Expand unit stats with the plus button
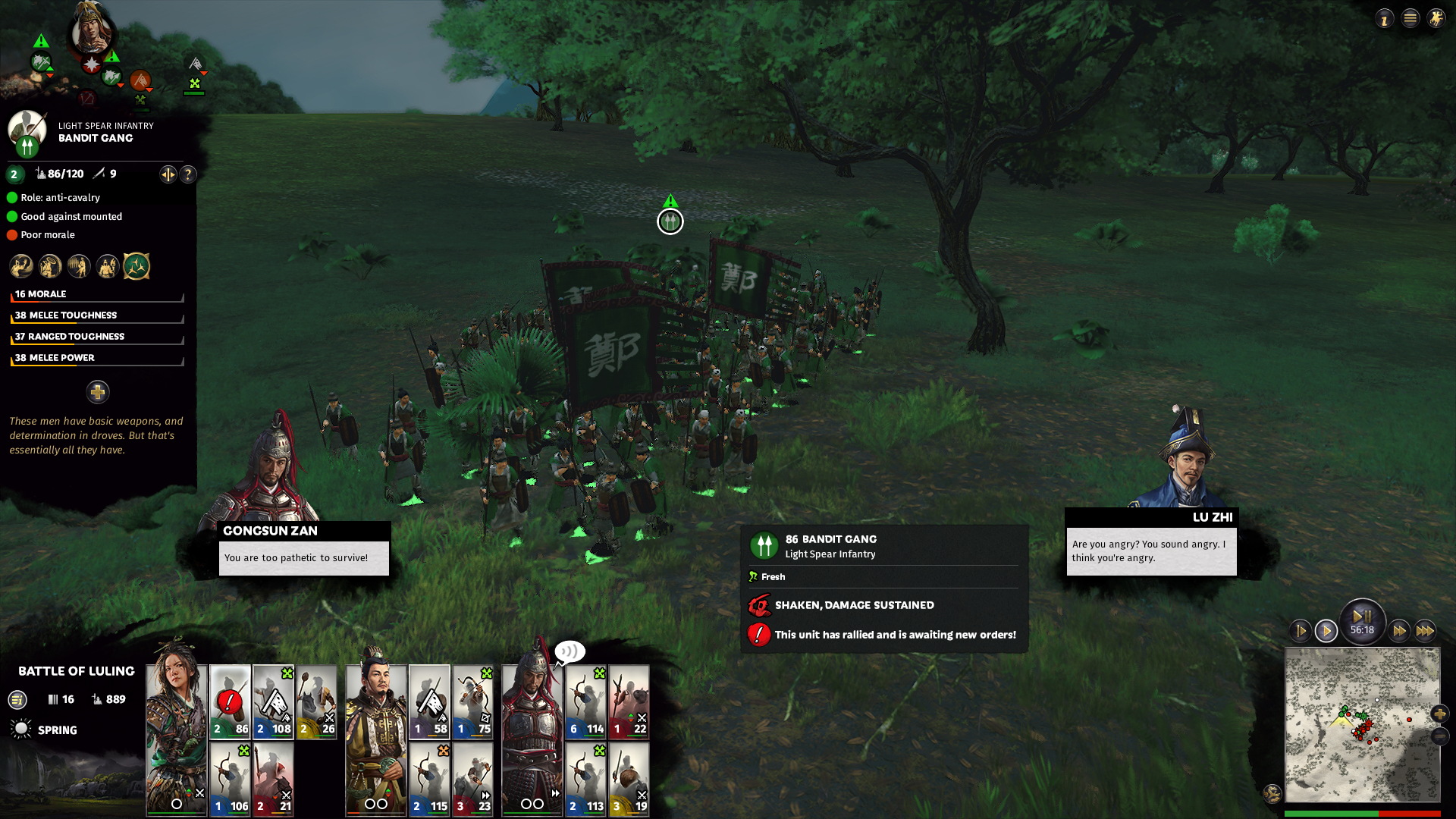This screenshot has height=819, width=1456. [x=97, y=392]
